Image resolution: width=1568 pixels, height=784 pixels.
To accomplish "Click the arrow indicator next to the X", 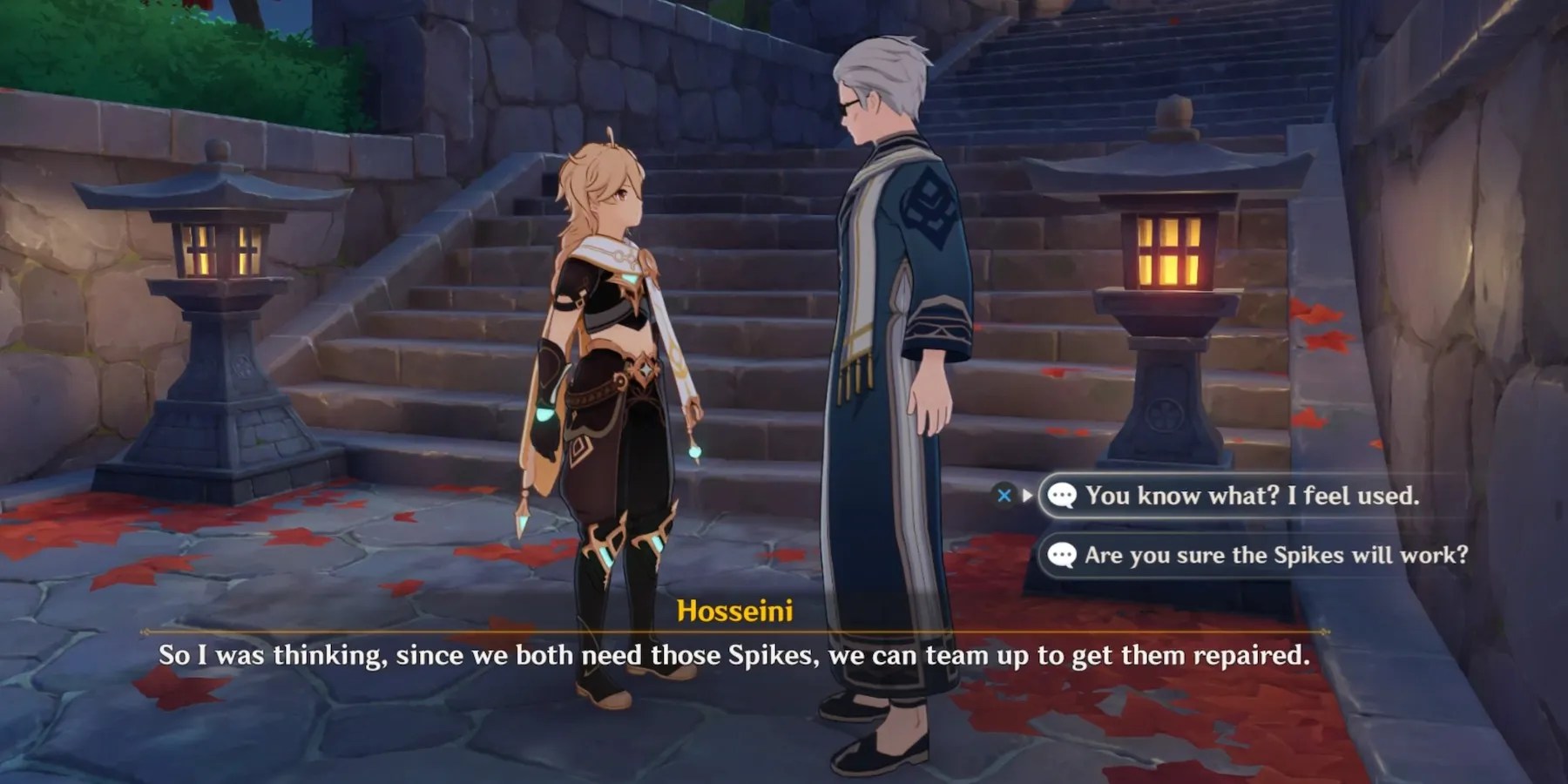I will tap(1028, 496).
